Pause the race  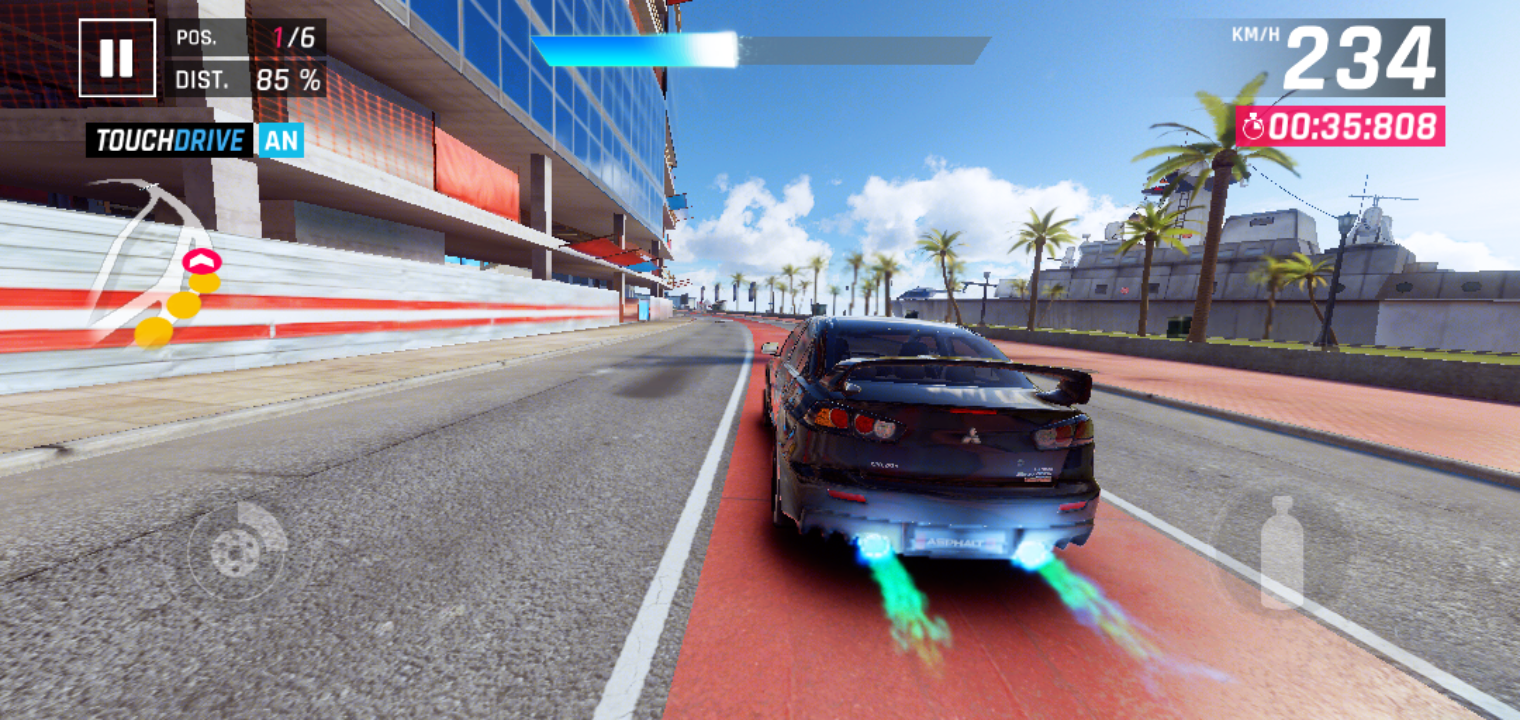click(117, 58)
